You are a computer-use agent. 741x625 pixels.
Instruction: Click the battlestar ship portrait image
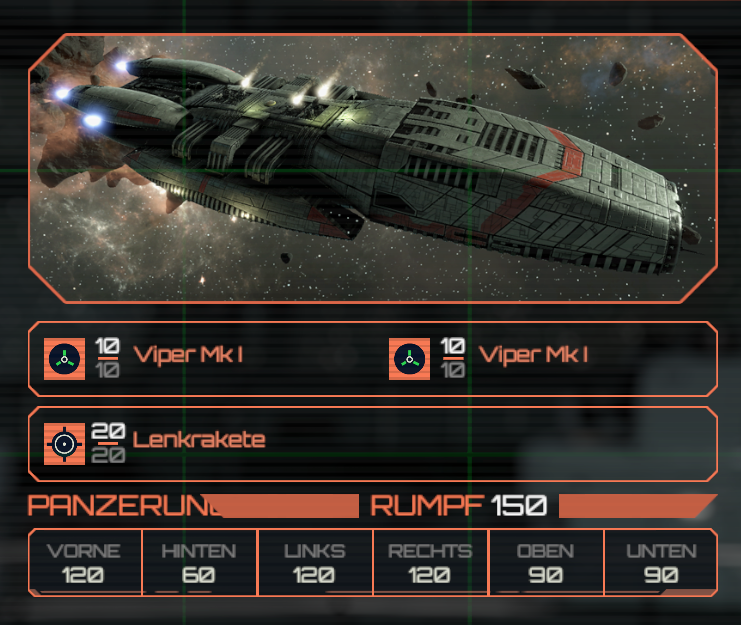point(372,168)
